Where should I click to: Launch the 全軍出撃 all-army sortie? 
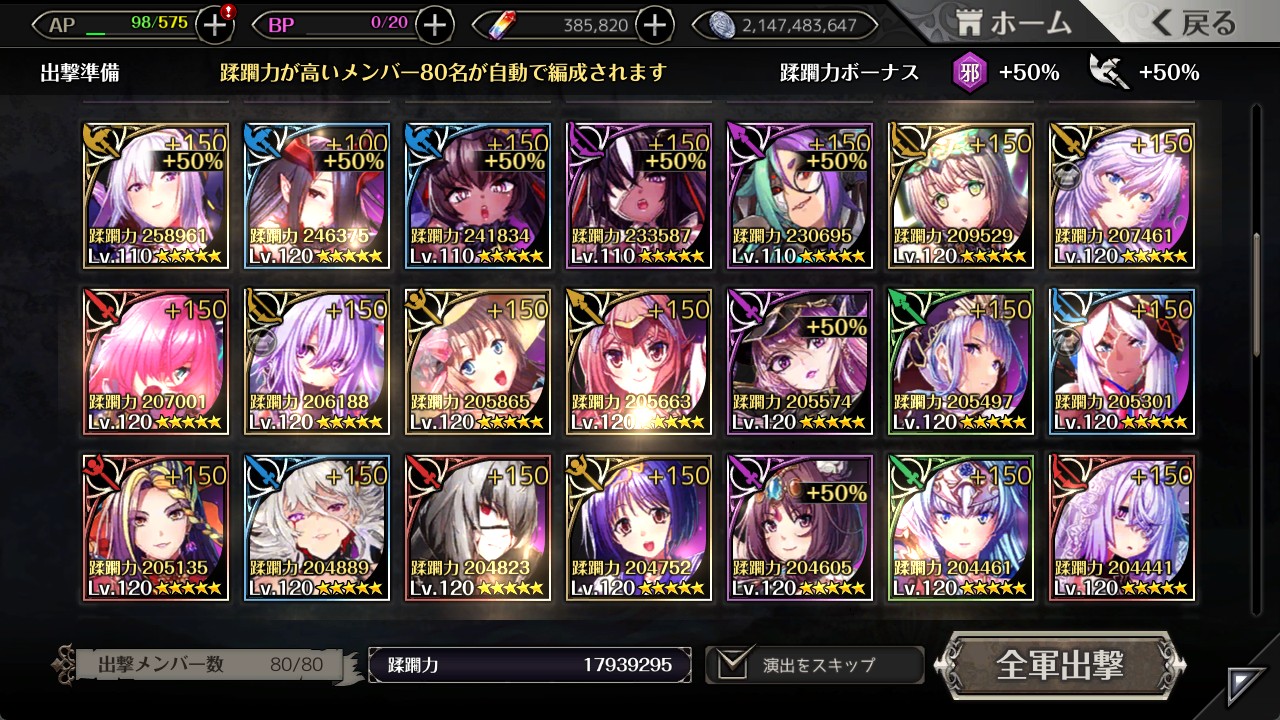tap(1060, 665)
